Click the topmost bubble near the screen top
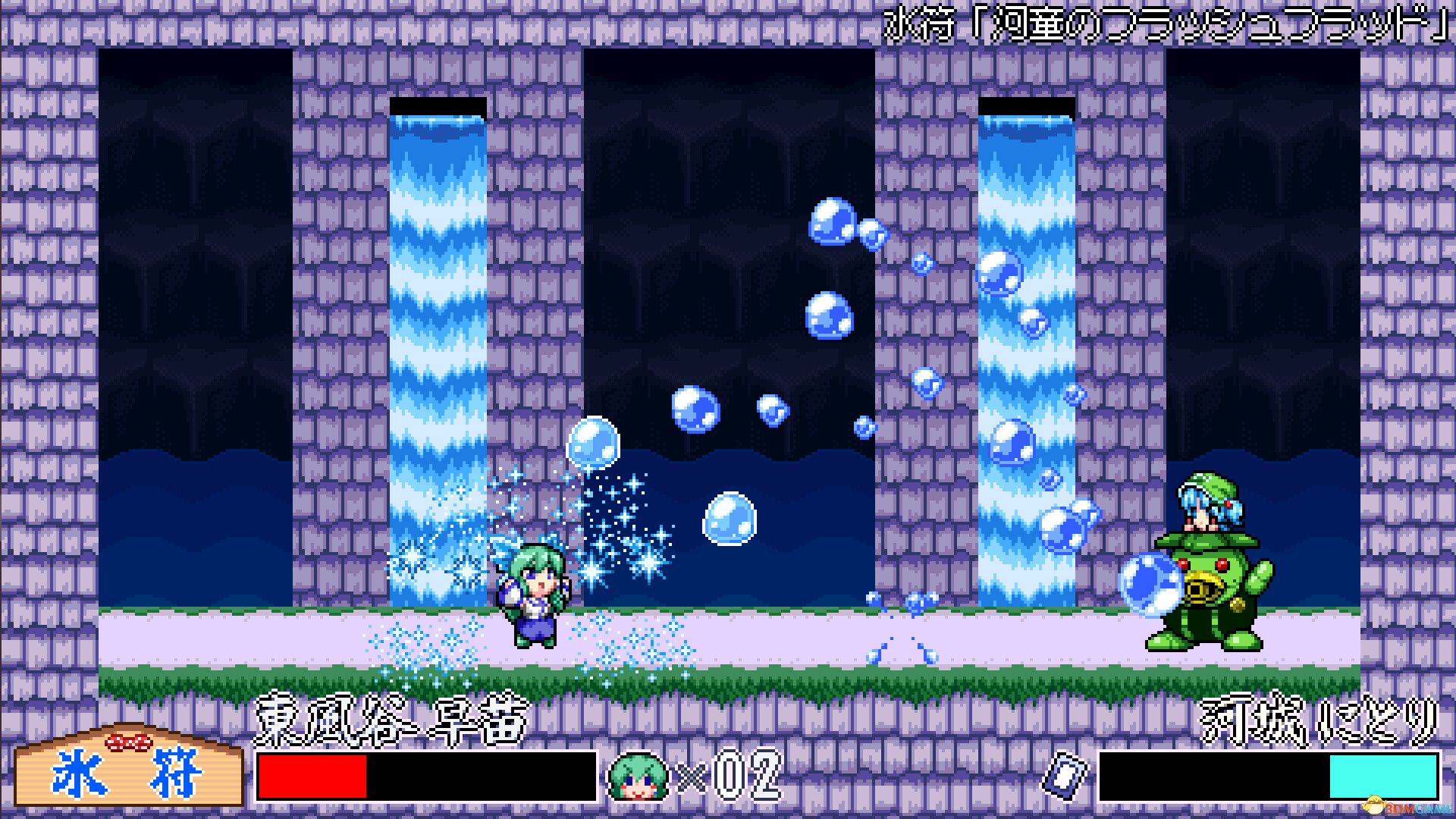 pos(832,222)
